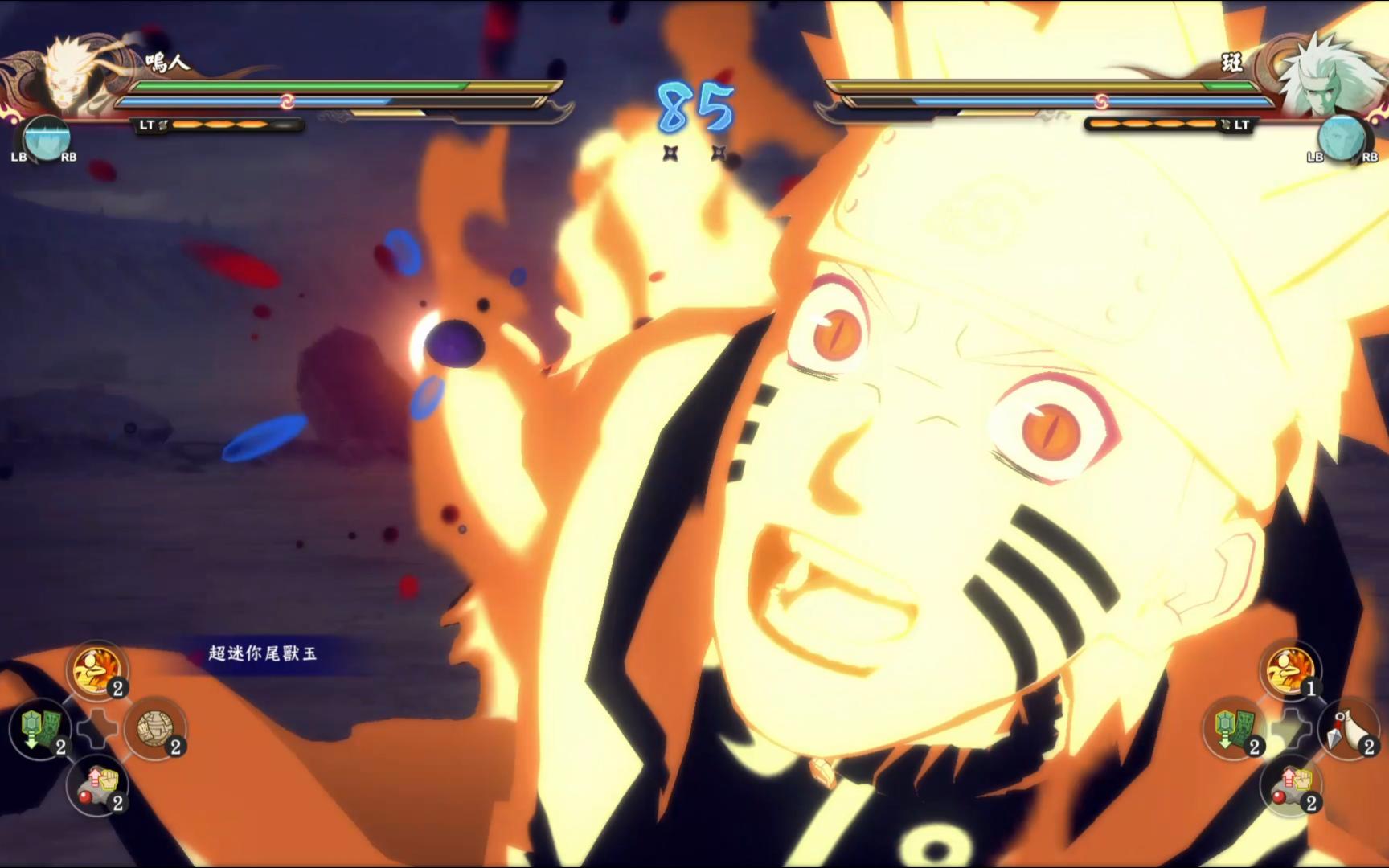Select Madara's kunai and pouch item
This screenshot has height=868, width=1389.
coord(1348,730)
